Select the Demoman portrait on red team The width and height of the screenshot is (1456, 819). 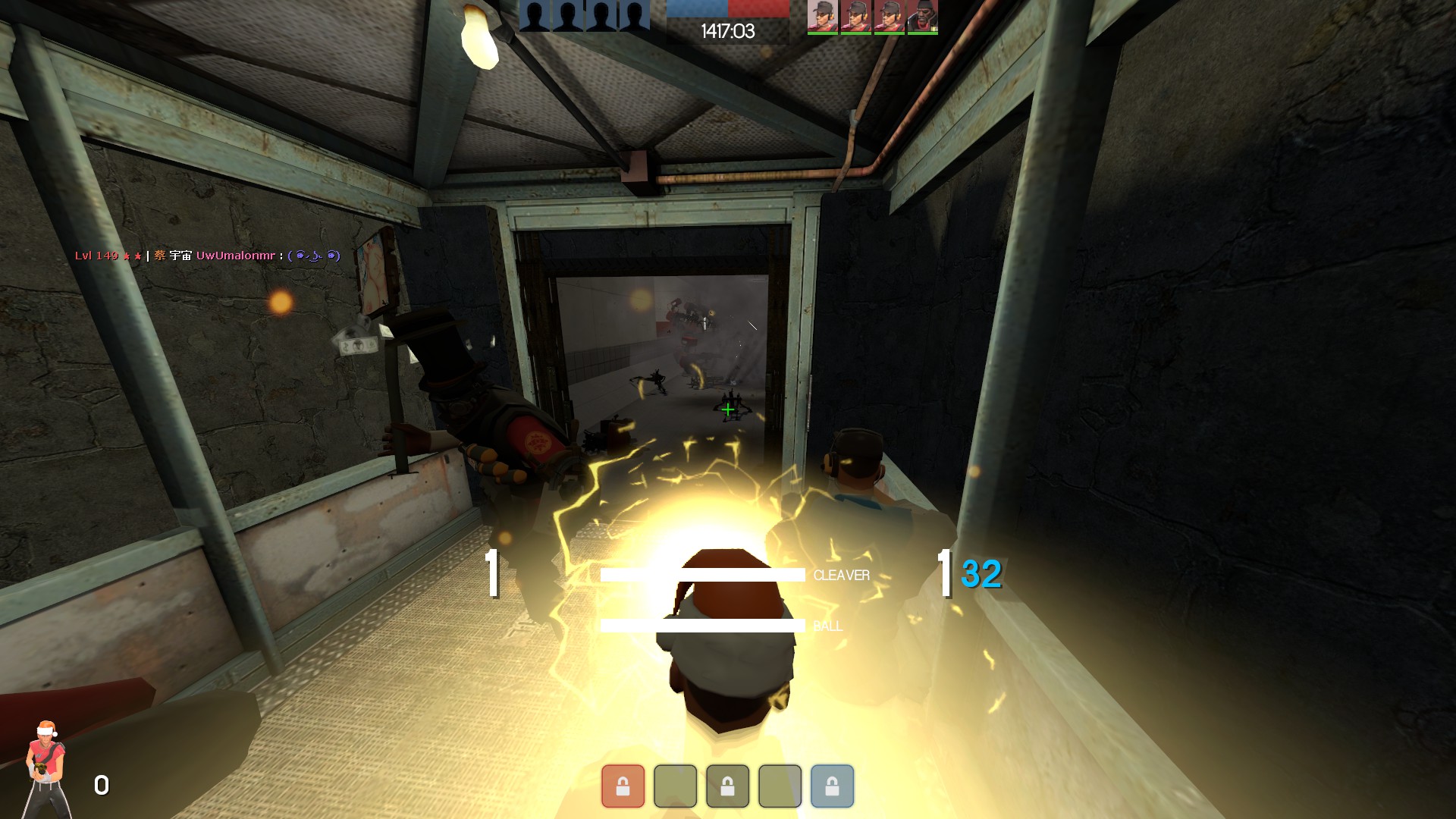coord(923,16)
